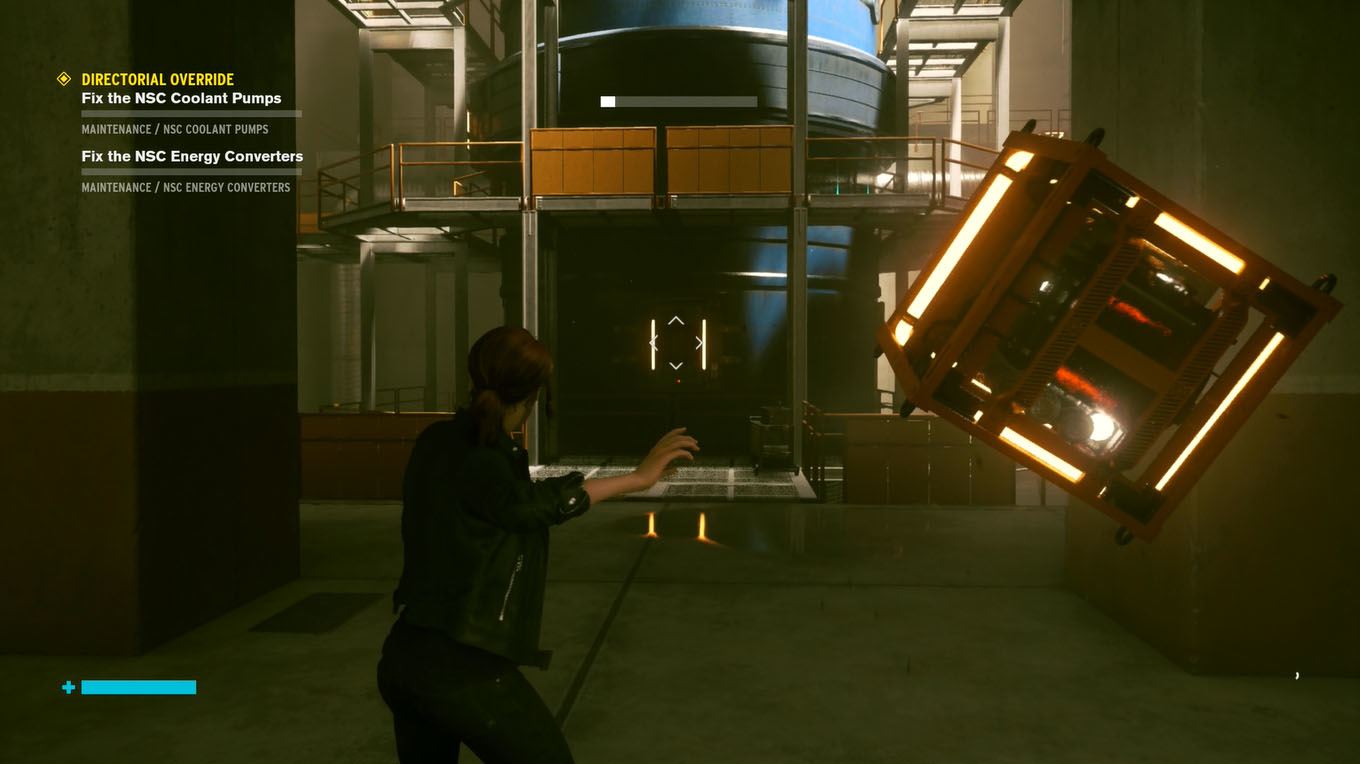Click the MAINTENANCE / NSC ENERGY CONVERTERS breadcrumb
The width and height of the screenshot is (1360, 764).
[186, 187]
